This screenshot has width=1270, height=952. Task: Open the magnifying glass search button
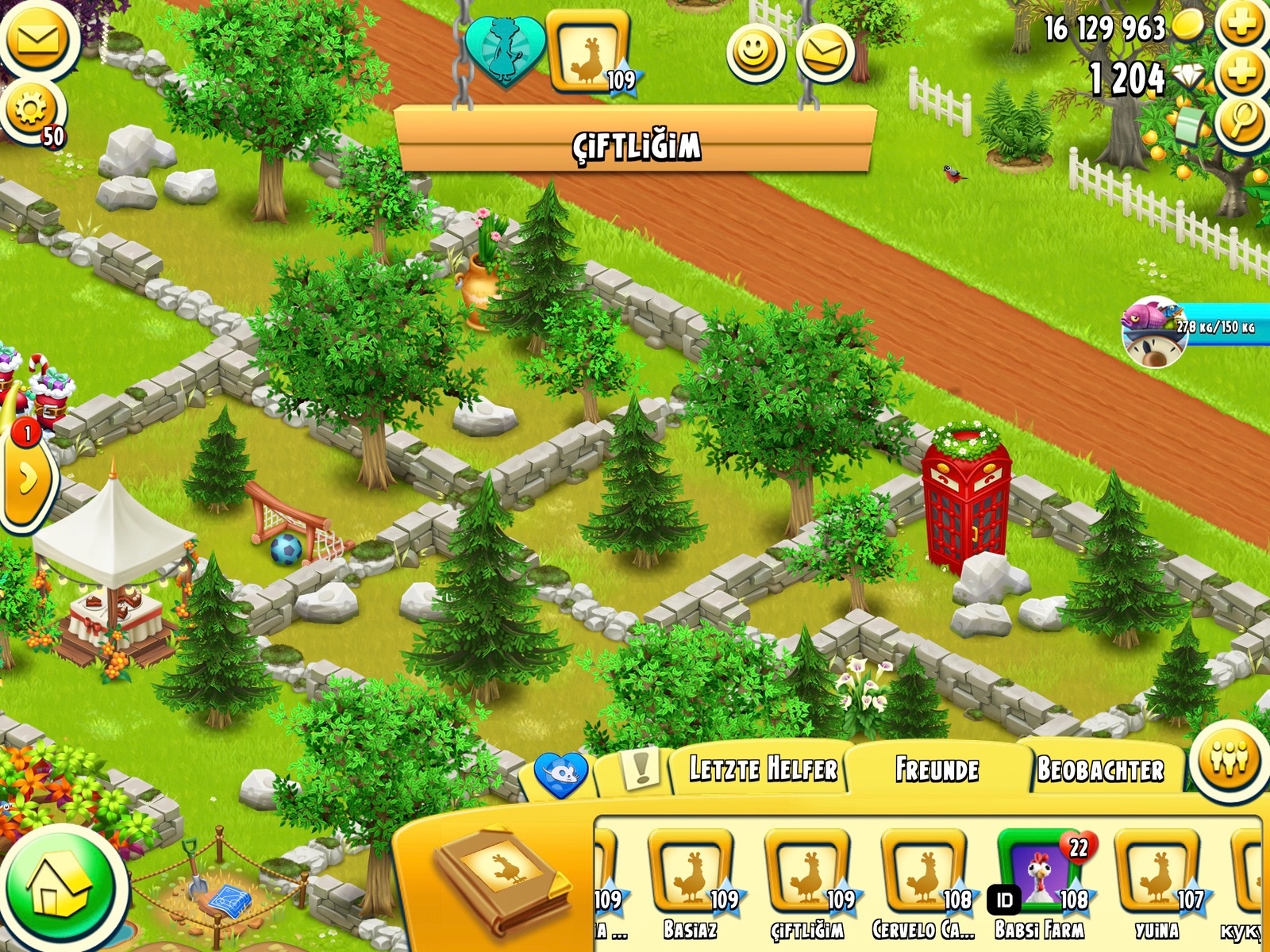[x=1242, y=123]
